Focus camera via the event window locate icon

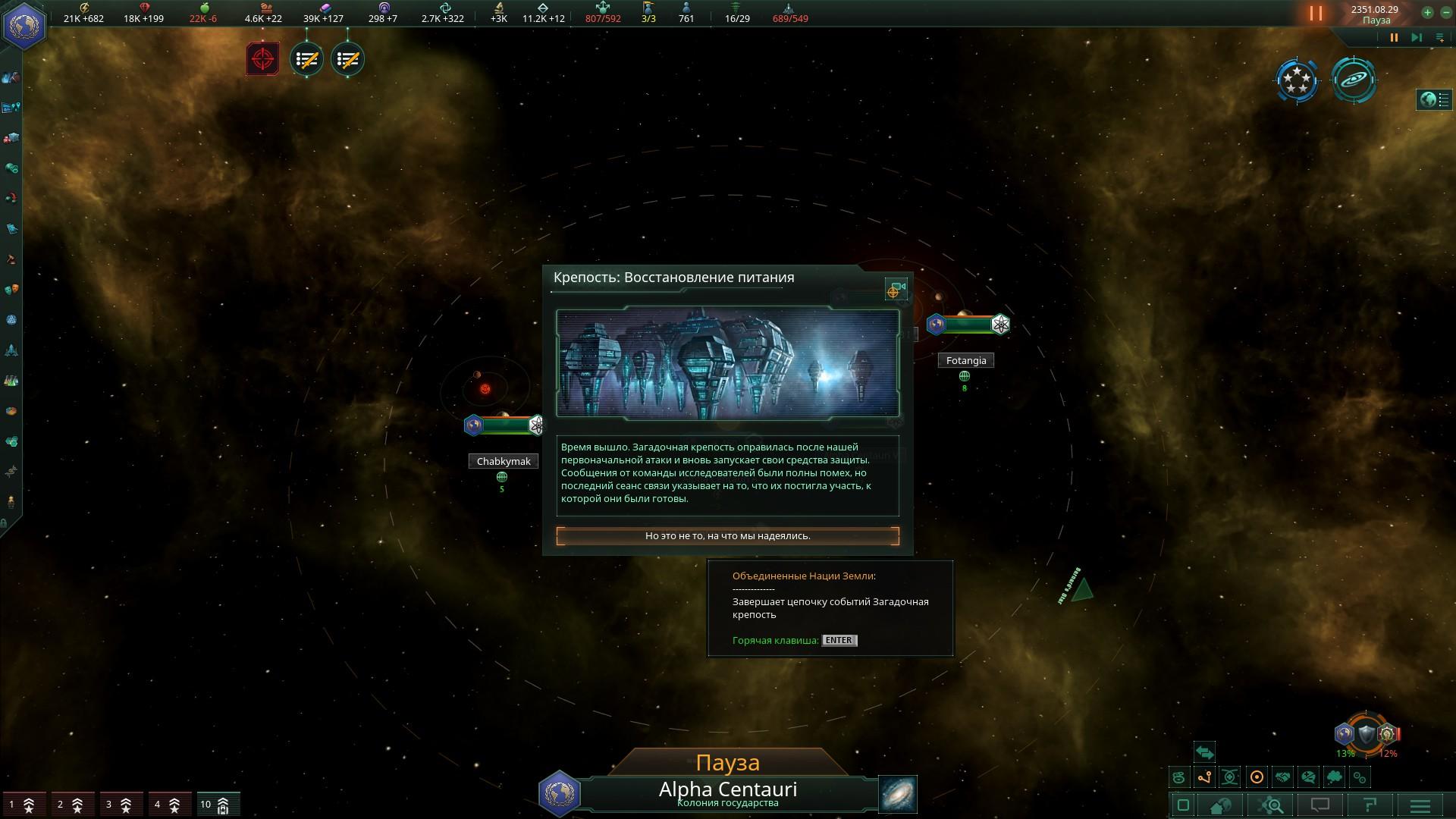(x=896, y=290)
